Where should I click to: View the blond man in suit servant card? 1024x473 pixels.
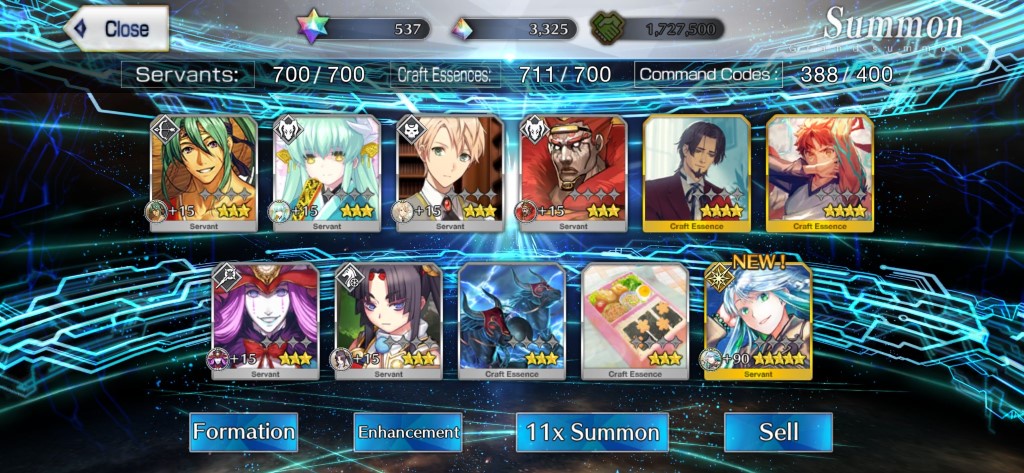point(450,172)
